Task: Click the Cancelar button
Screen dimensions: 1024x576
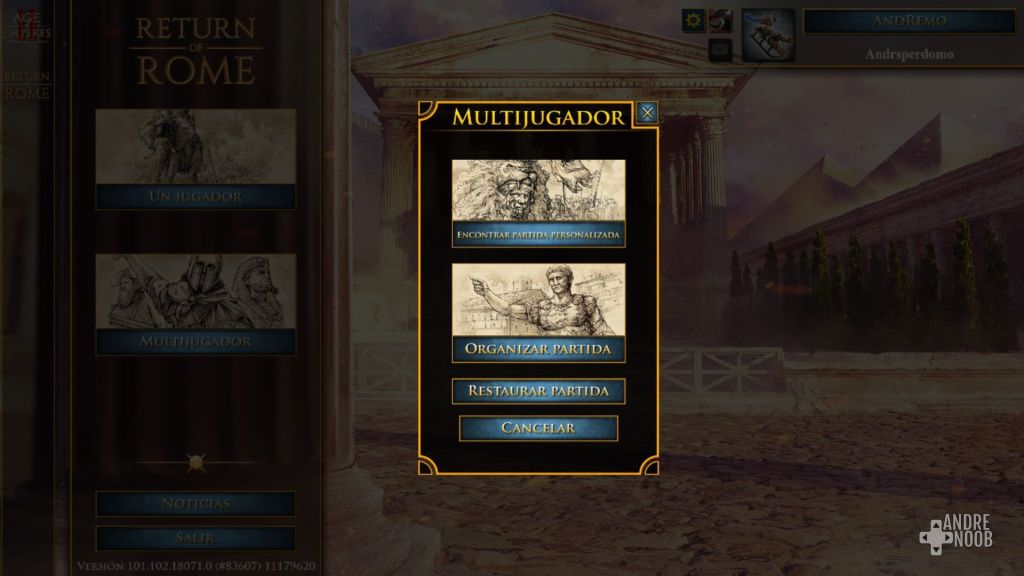Action: 538,428
